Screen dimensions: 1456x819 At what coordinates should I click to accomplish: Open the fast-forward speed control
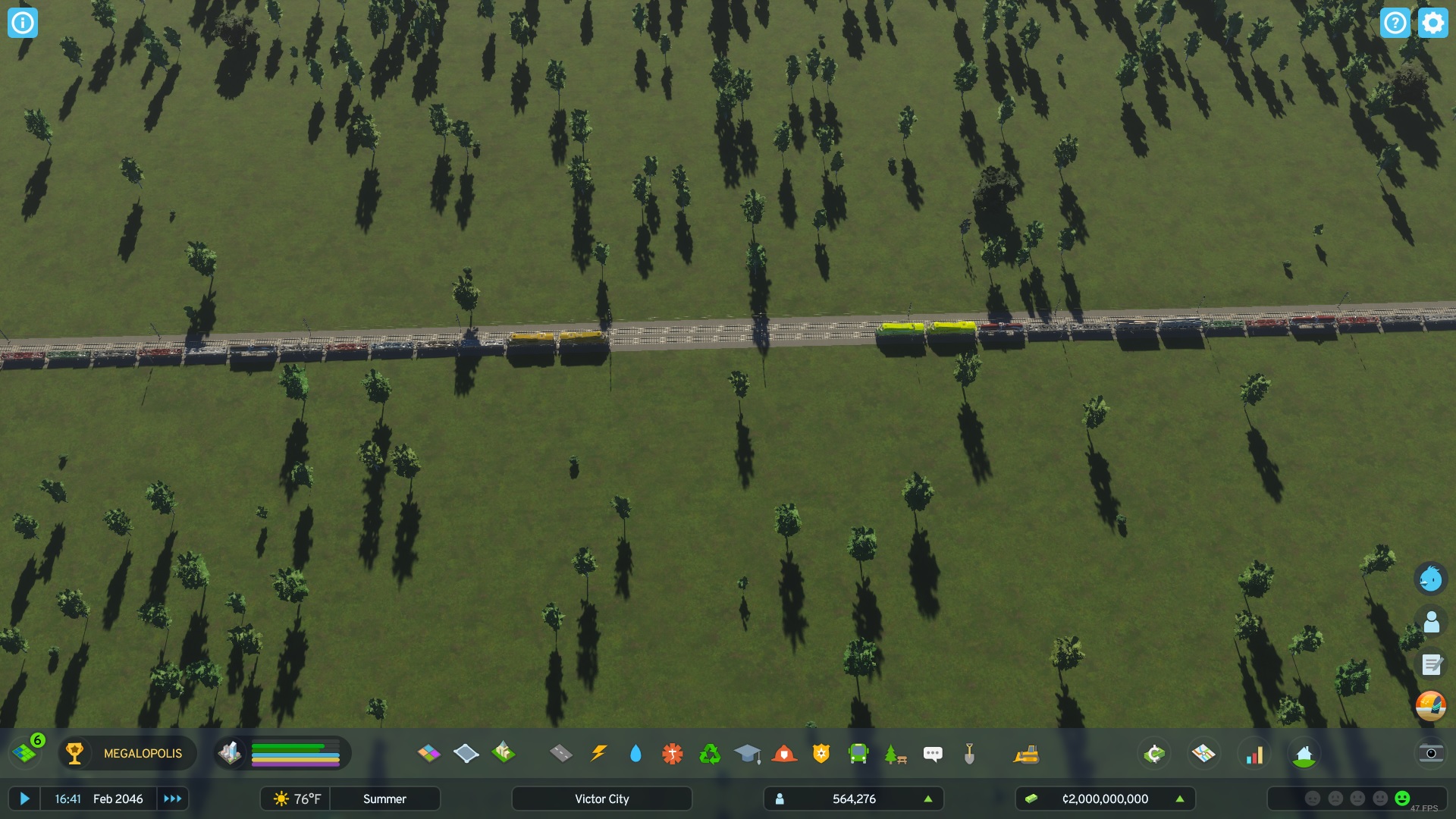172,799
